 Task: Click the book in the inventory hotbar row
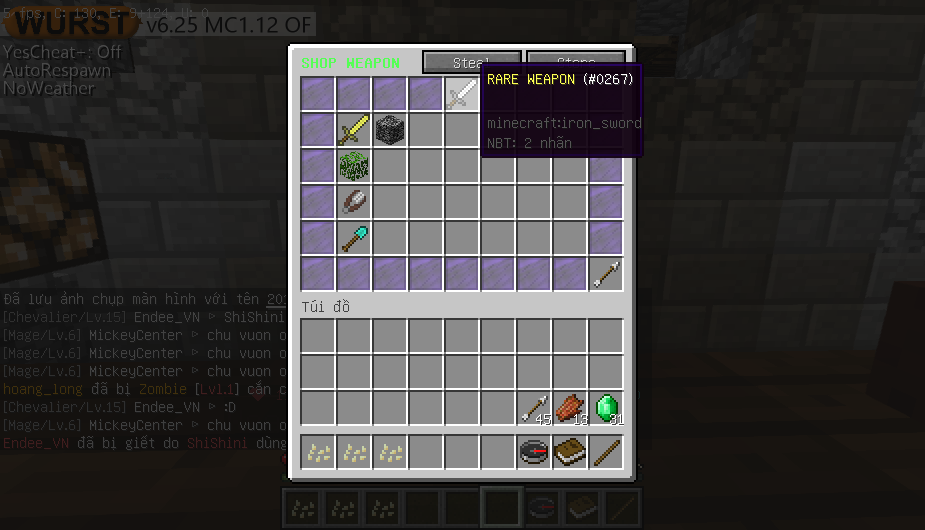click(570, 452)
